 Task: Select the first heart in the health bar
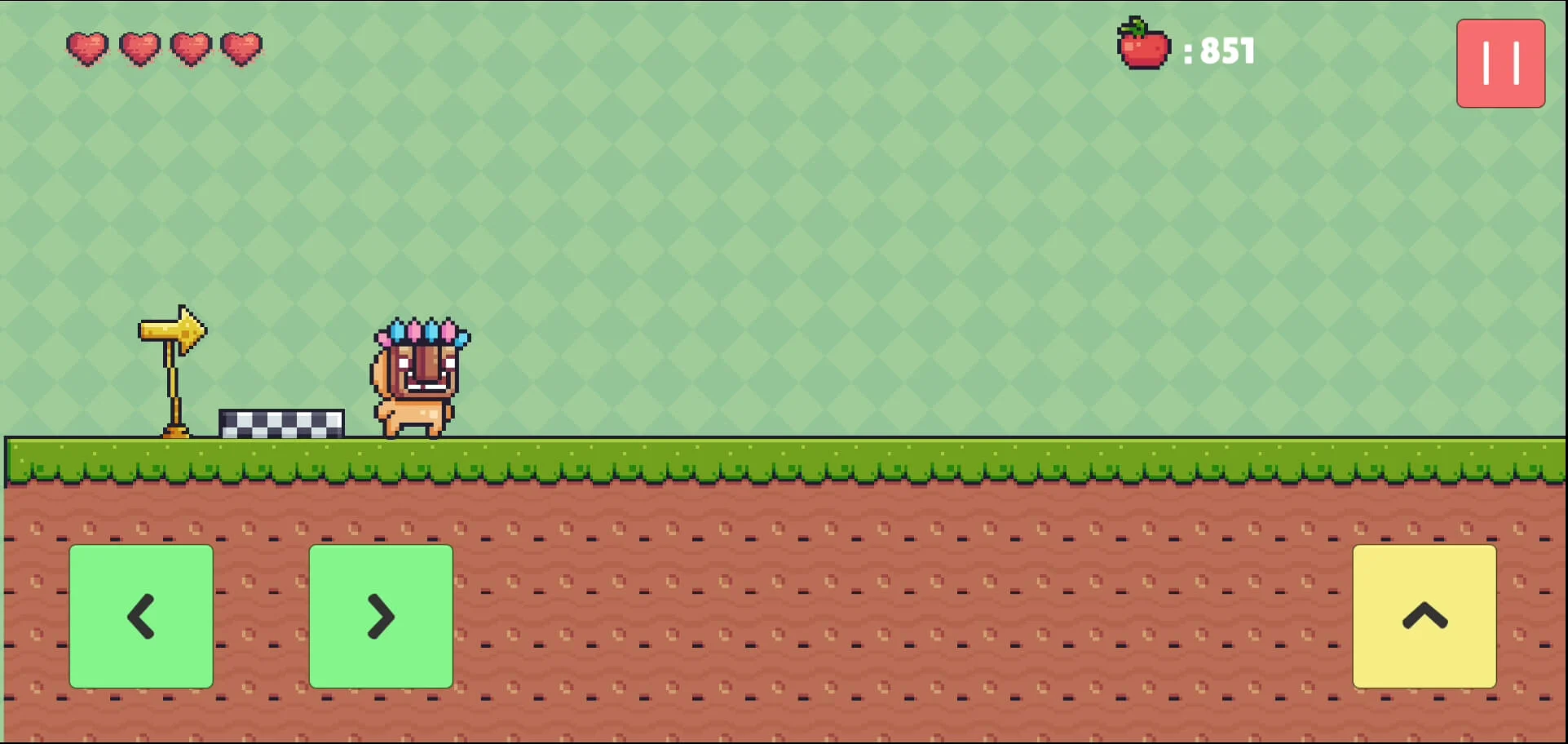(86, 49)
